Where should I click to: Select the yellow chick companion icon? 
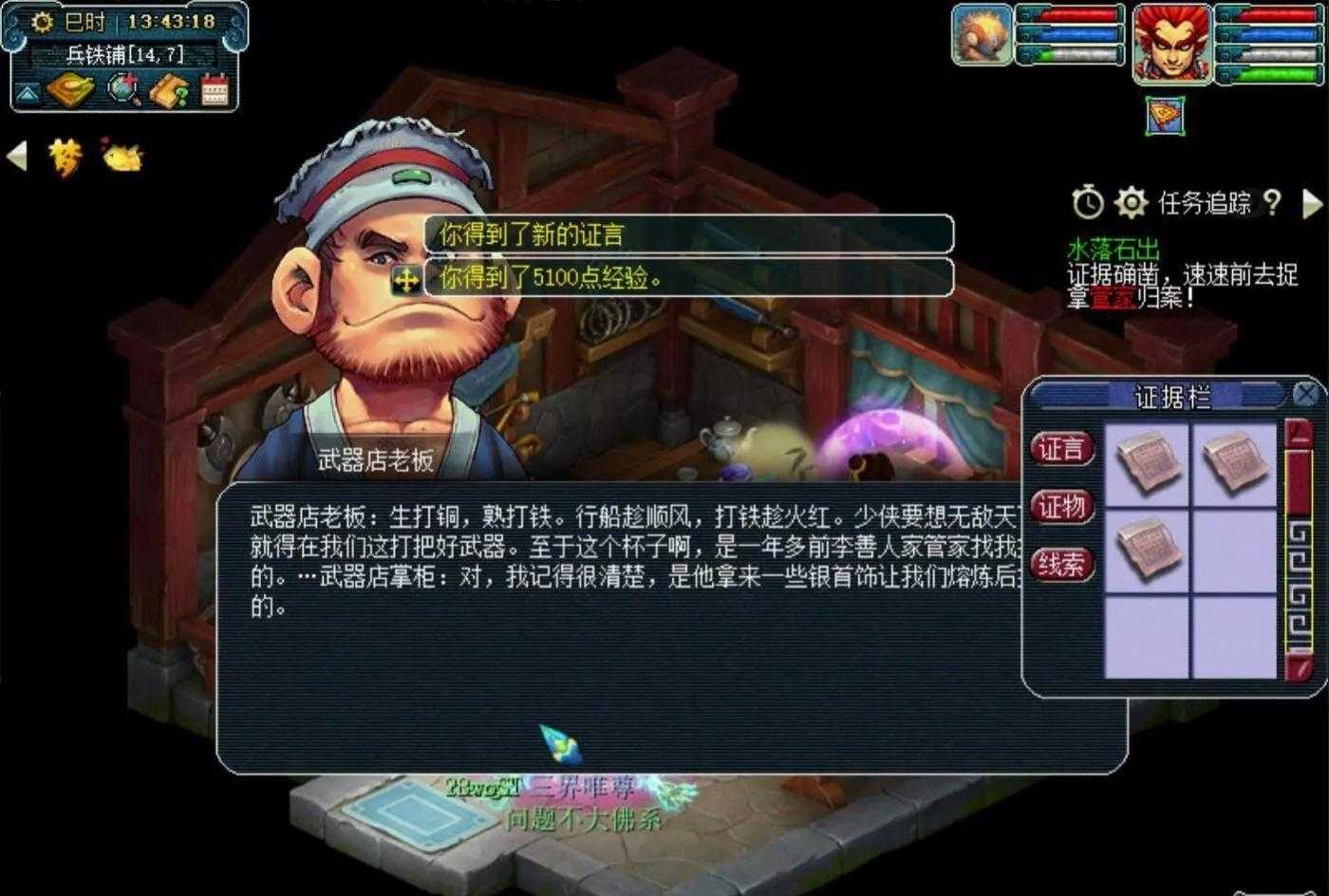121,157
